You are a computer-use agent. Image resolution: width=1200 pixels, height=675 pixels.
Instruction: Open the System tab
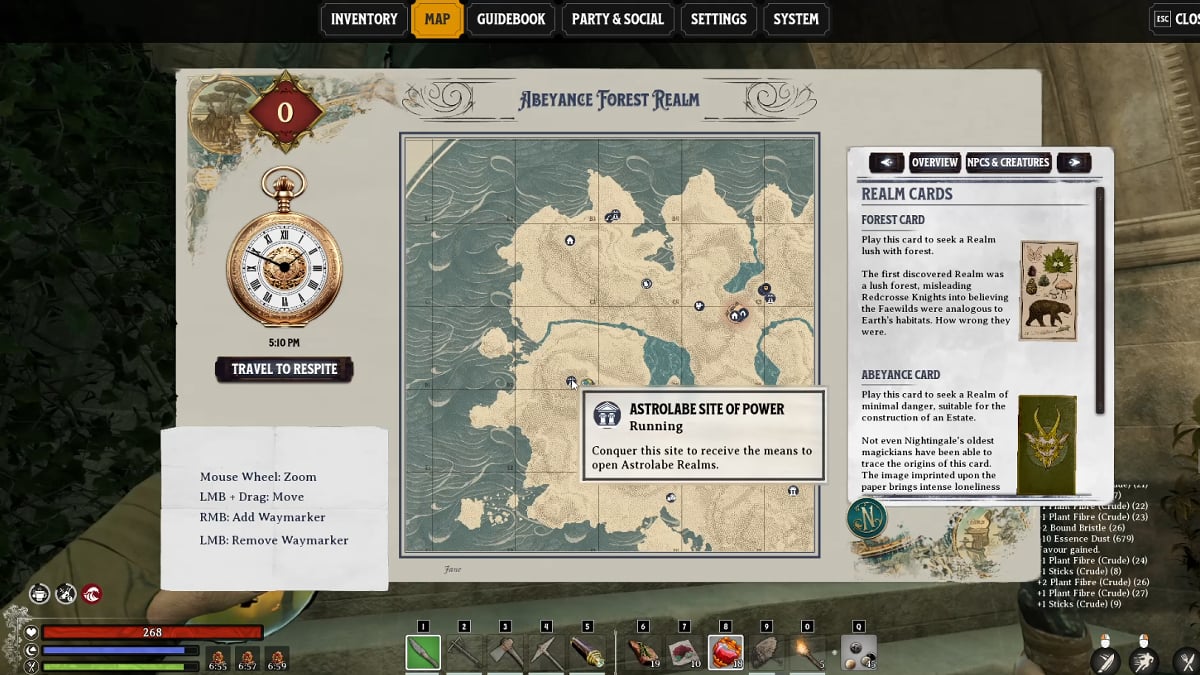coord(796,19)
